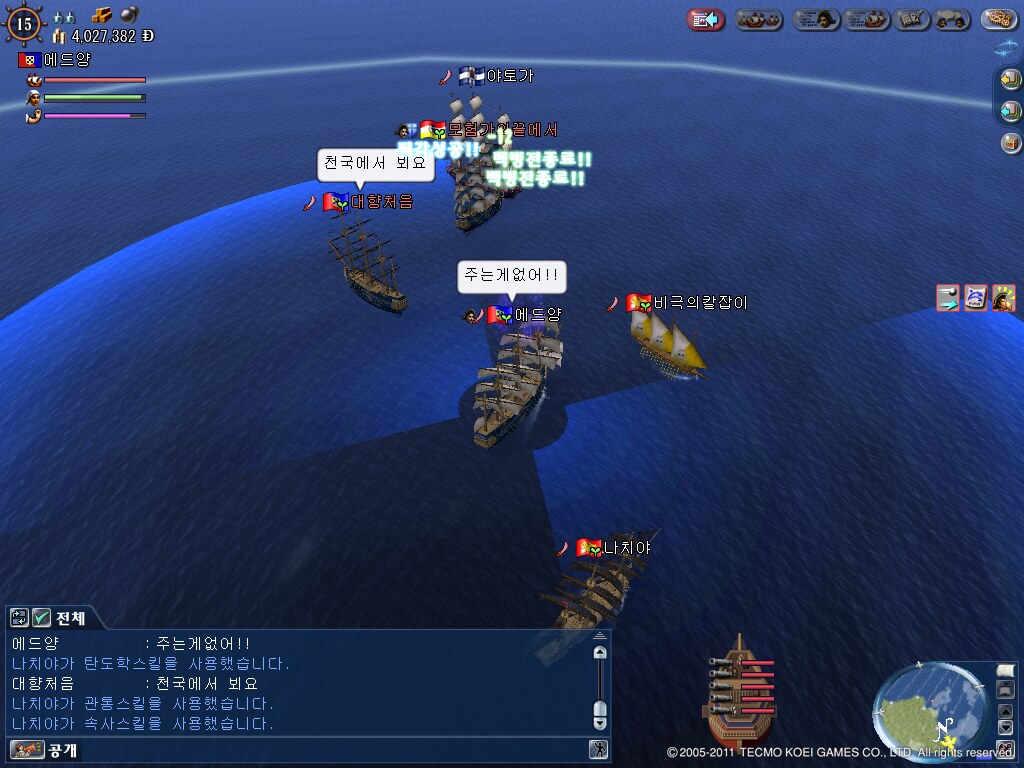This screenshot has height=768, width=1024.
Task: Click the yellow arrow panel button
Action: point(1010,79)
